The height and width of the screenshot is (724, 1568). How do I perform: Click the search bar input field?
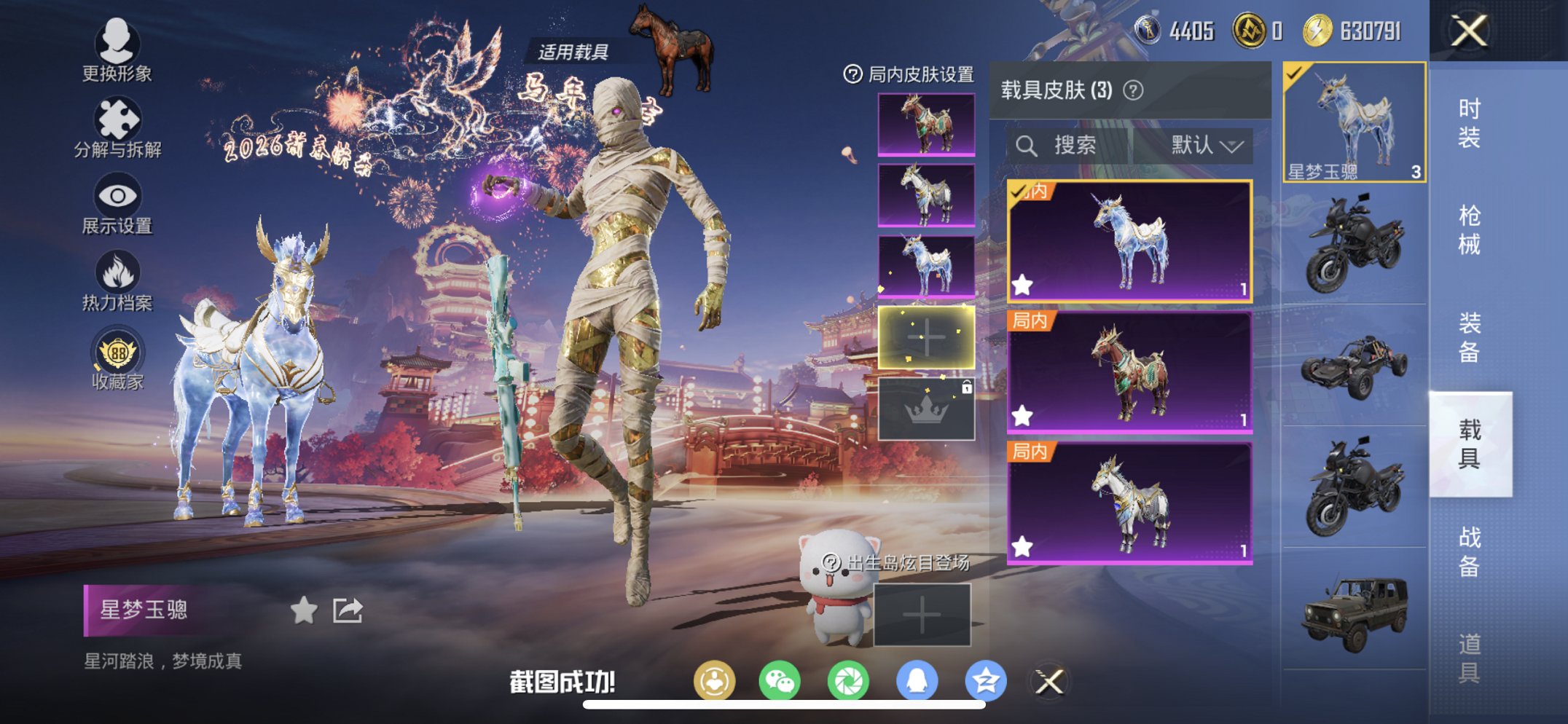1064,145
